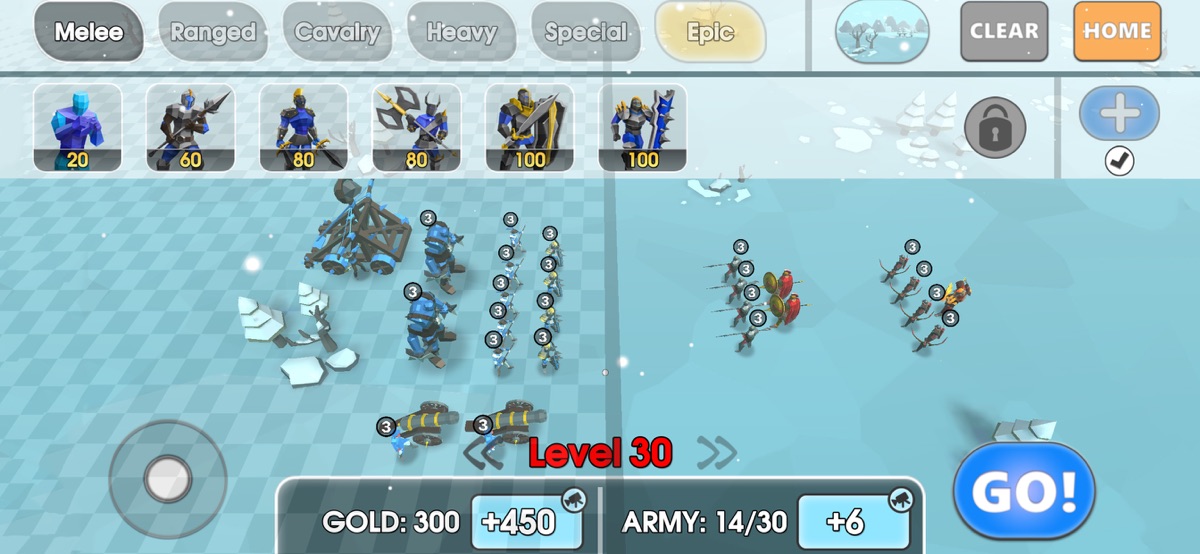Select the 100-gold spiked club unit
Image resolution: width=1200 pixels, height=554 pixels.
pos(643,127)
